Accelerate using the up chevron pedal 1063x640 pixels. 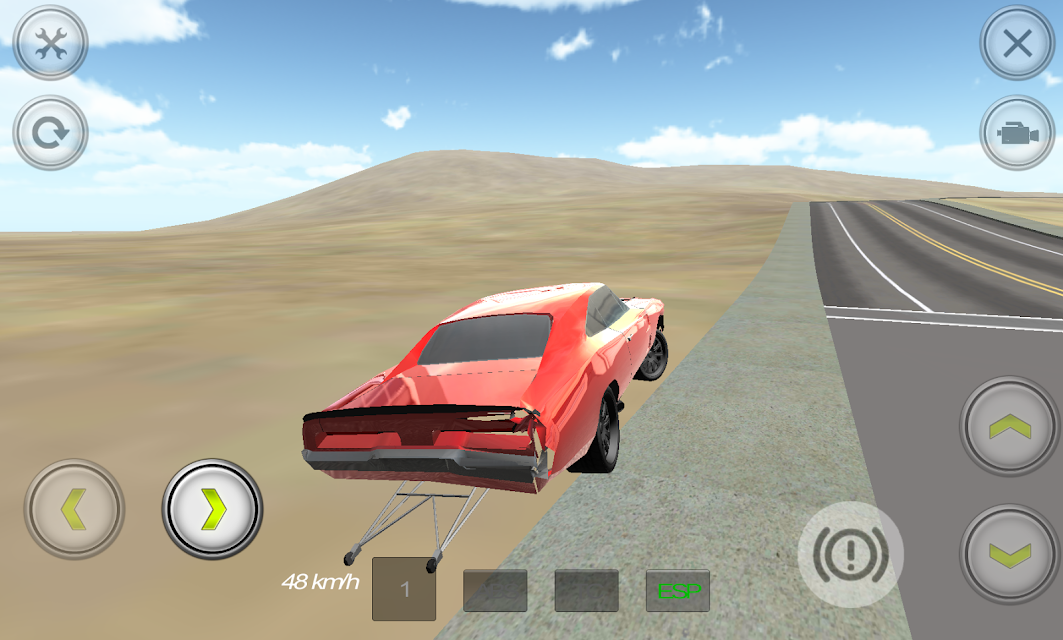tap(1010, 427)
